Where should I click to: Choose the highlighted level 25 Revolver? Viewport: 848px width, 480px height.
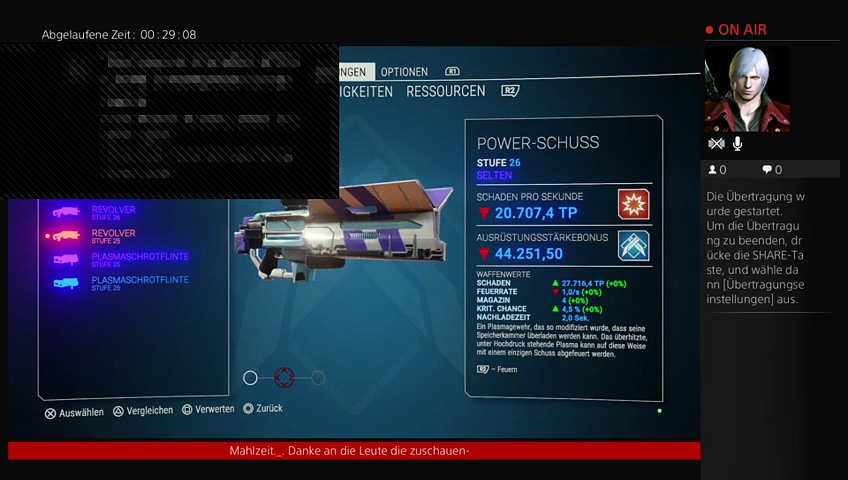tap(112, 235)
